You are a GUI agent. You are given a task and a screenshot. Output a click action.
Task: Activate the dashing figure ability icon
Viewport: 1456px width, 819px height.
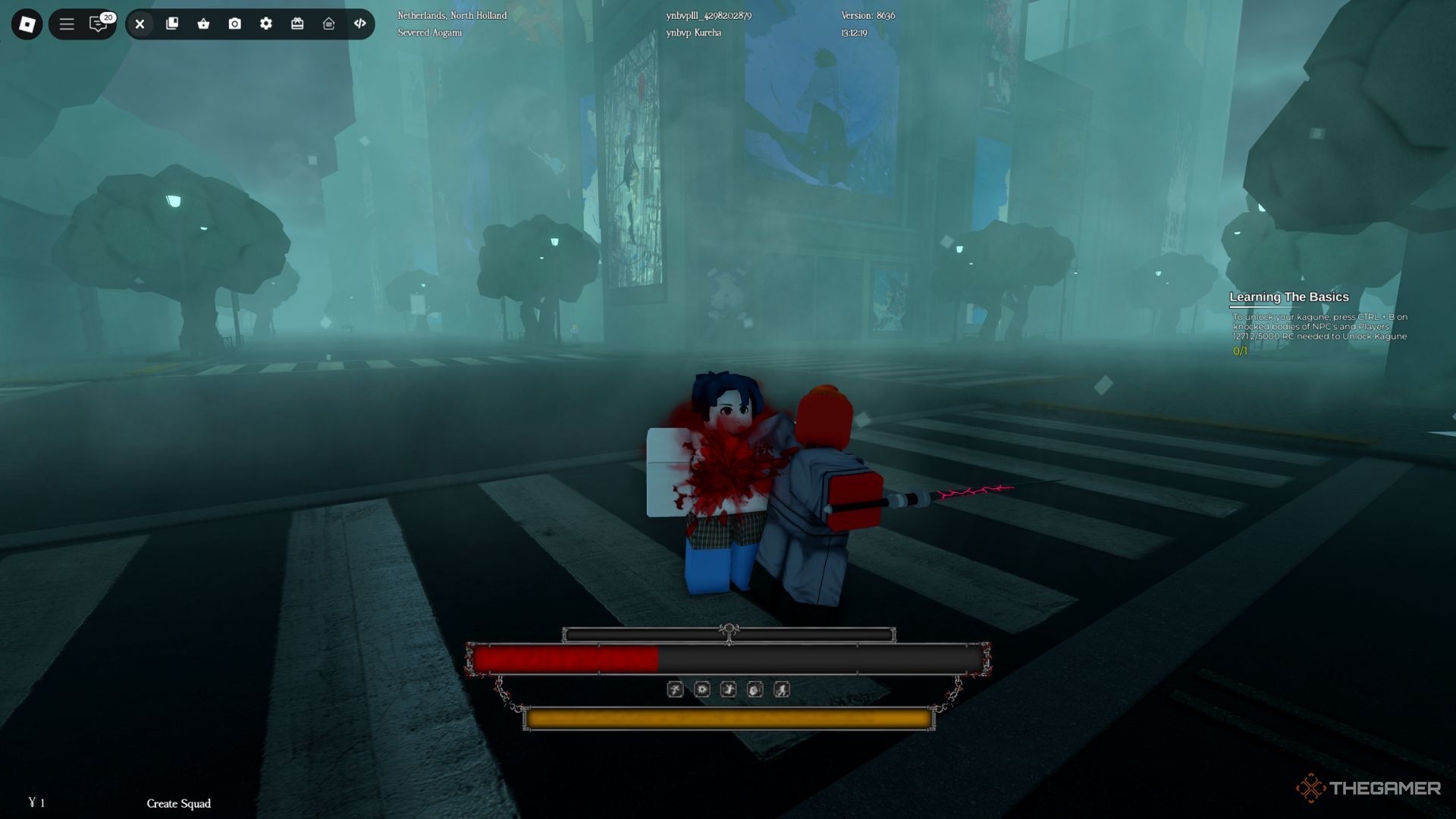click(781, 689)
